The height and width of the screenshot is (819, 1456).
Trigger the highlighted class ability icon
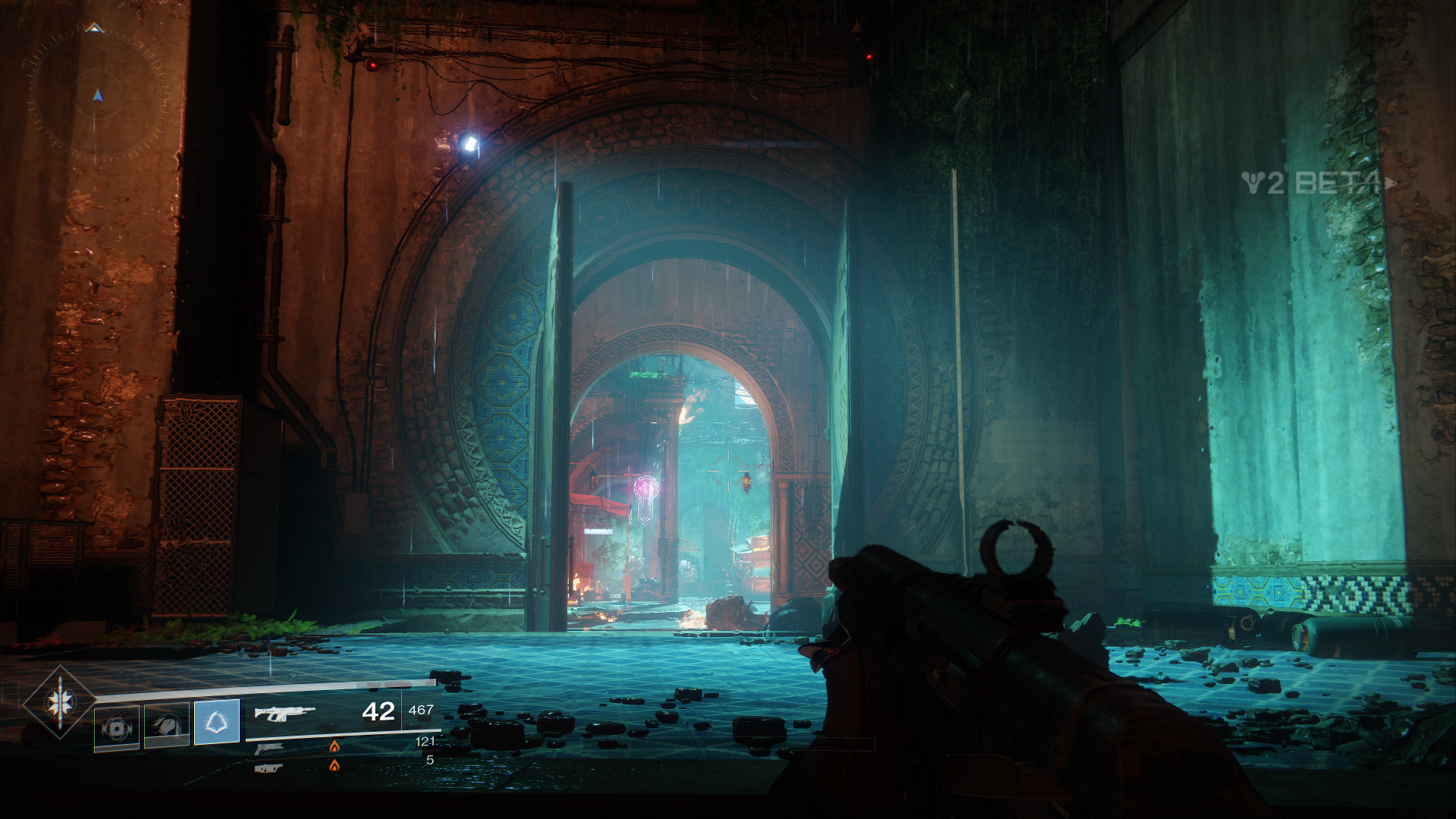click(x=217, y=721)
